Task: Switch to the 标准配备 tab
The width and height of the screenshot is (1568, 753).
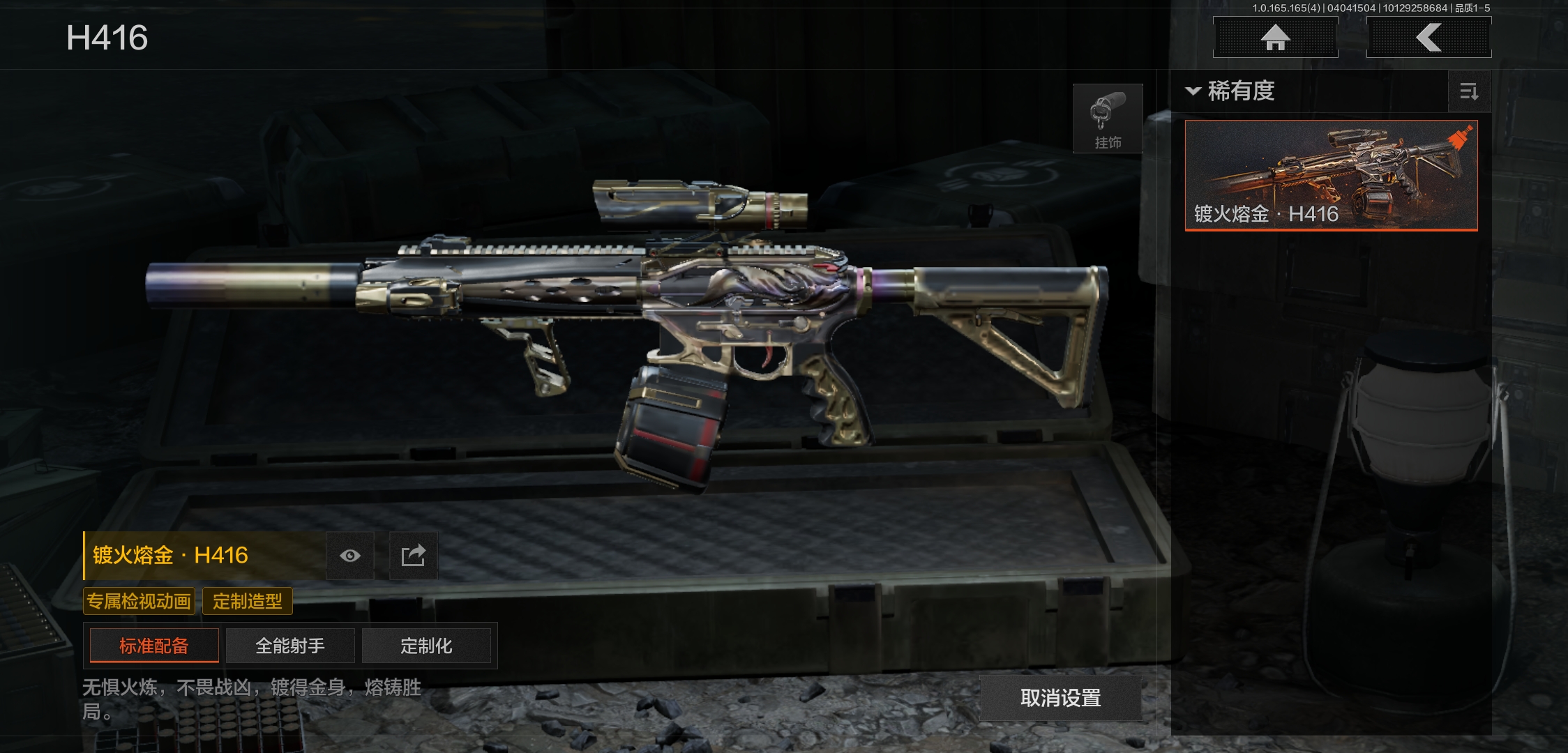Action: click(x=154, y=646)
